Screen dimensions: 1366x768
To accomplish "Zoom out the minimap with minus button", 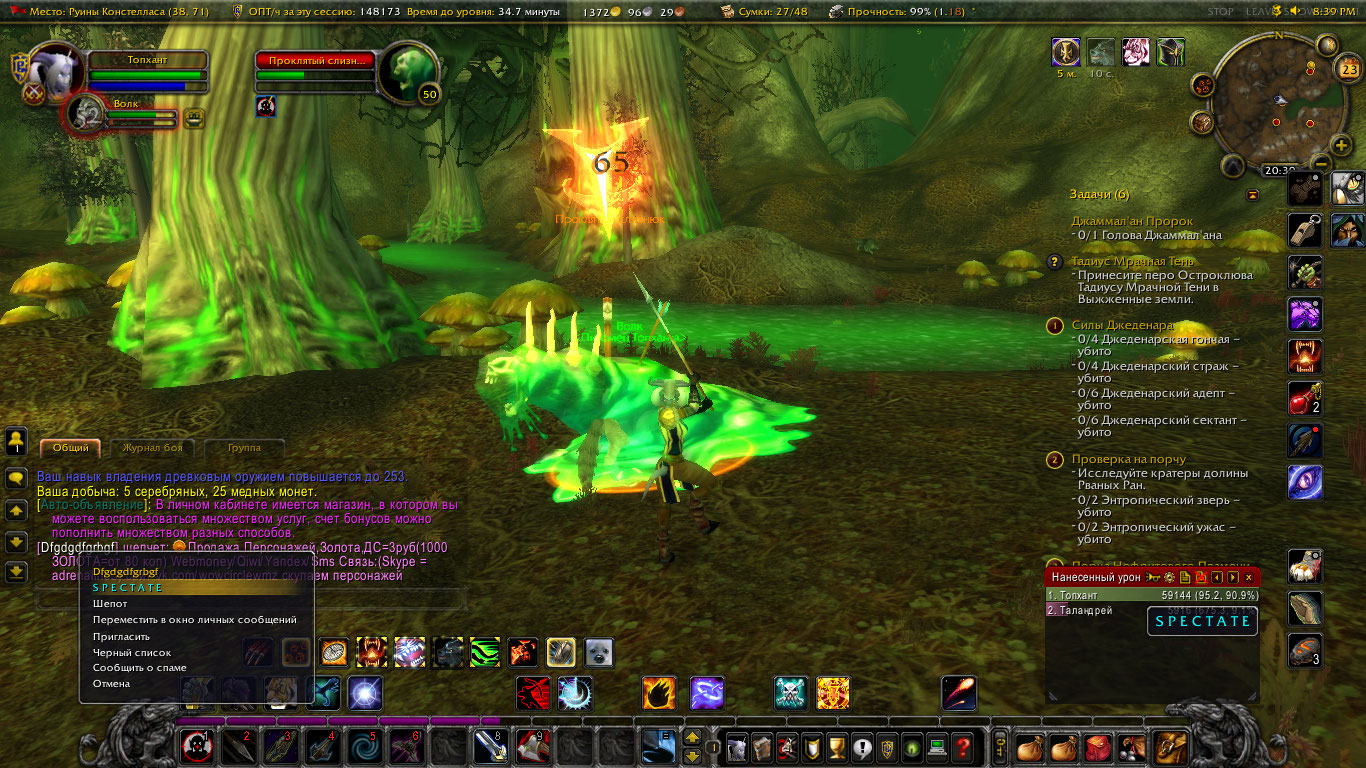I will tap(1320, 163).
